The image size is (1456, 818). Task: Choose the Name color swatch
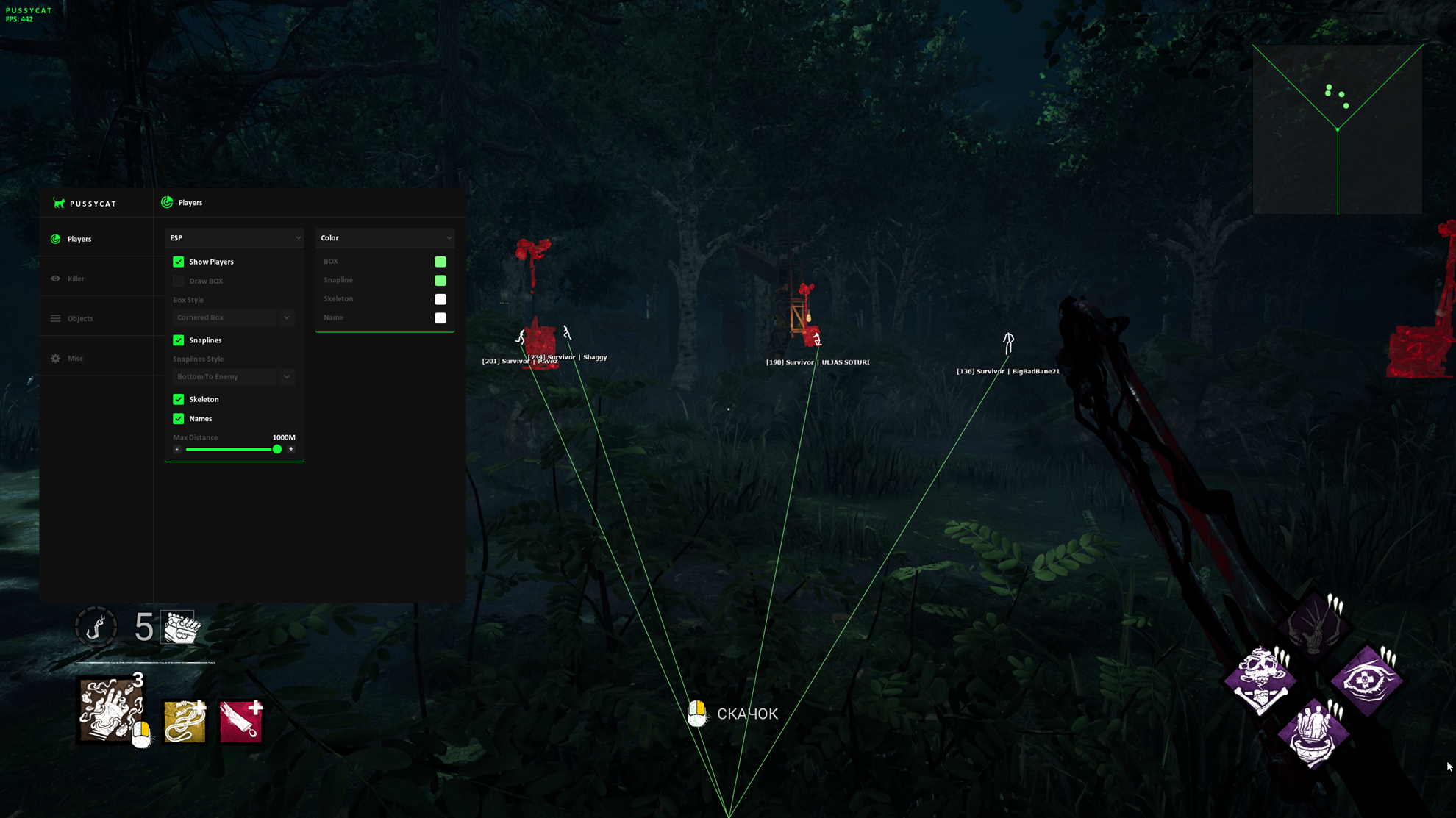click(x=440, y=317)
